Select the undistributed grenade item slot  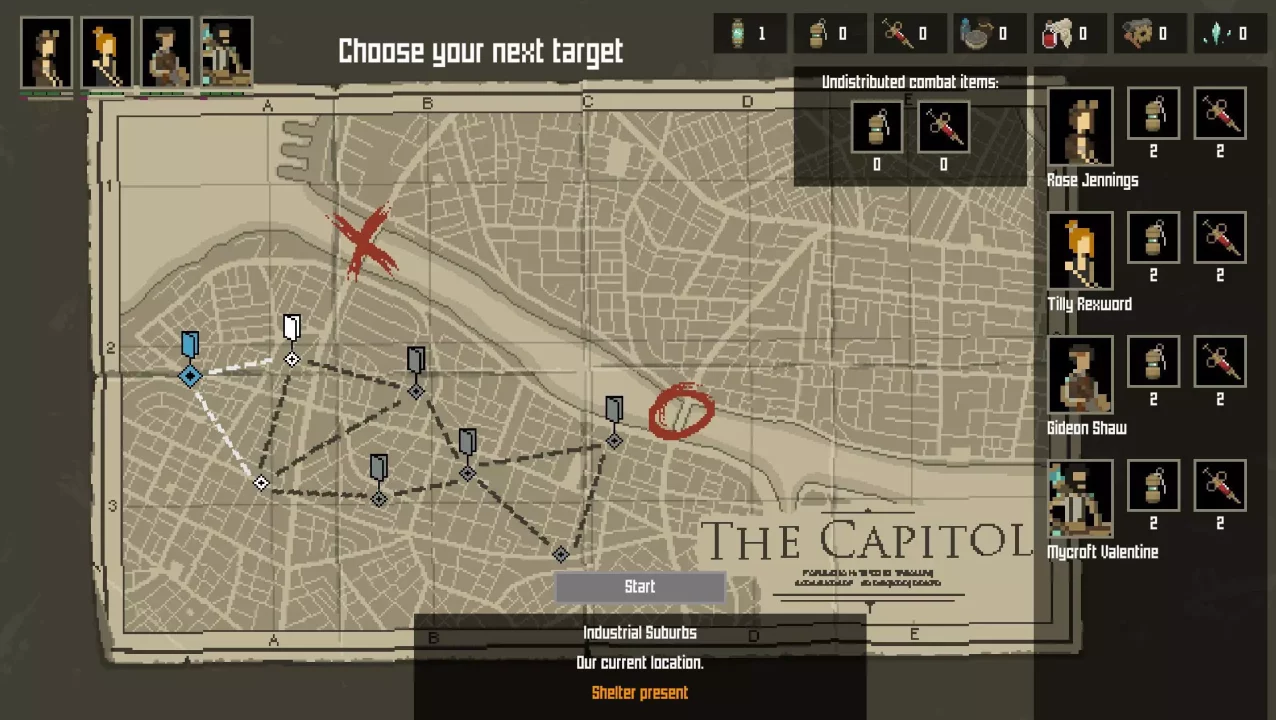pos(877,127)
